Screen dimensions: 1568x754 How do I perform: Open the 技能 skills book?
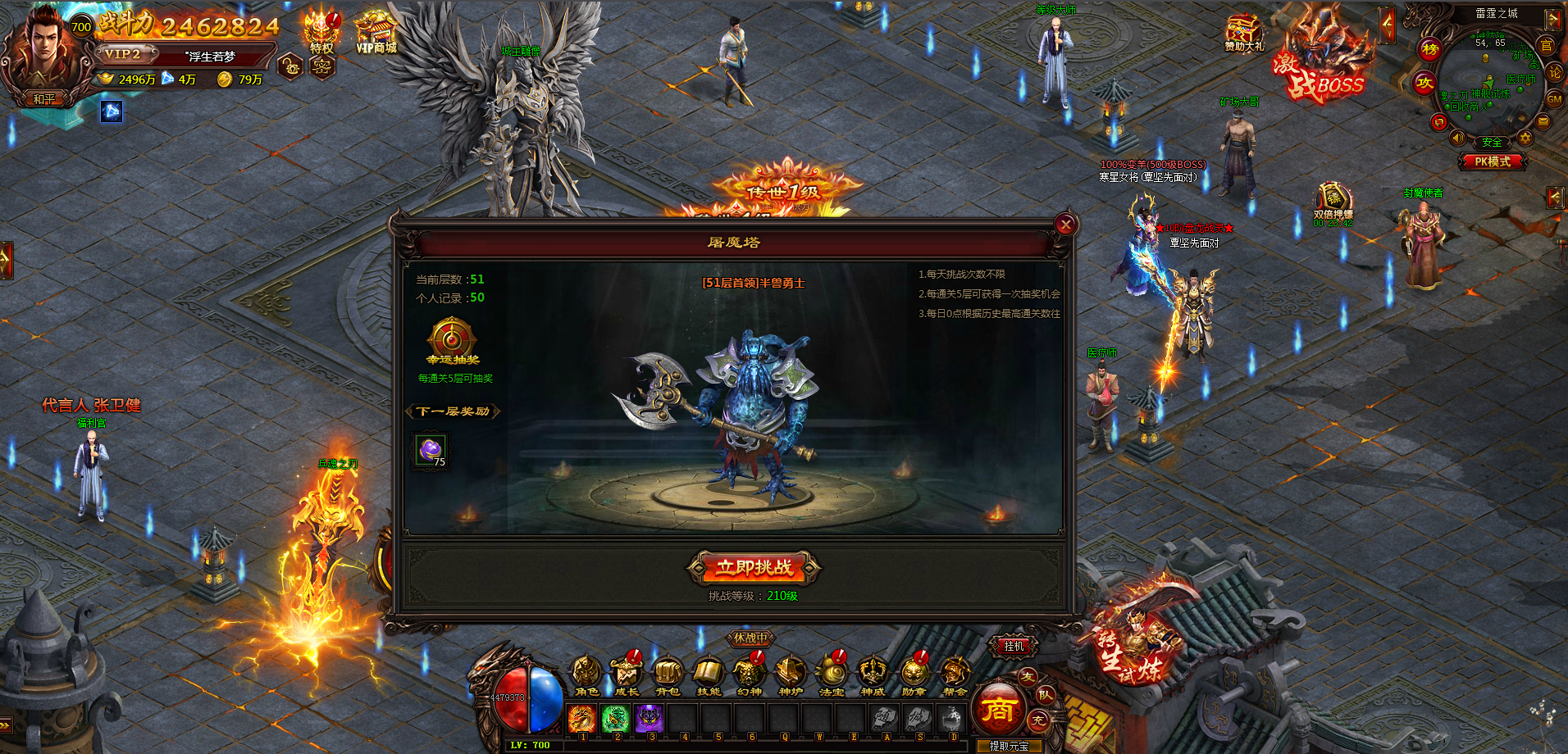708,674
